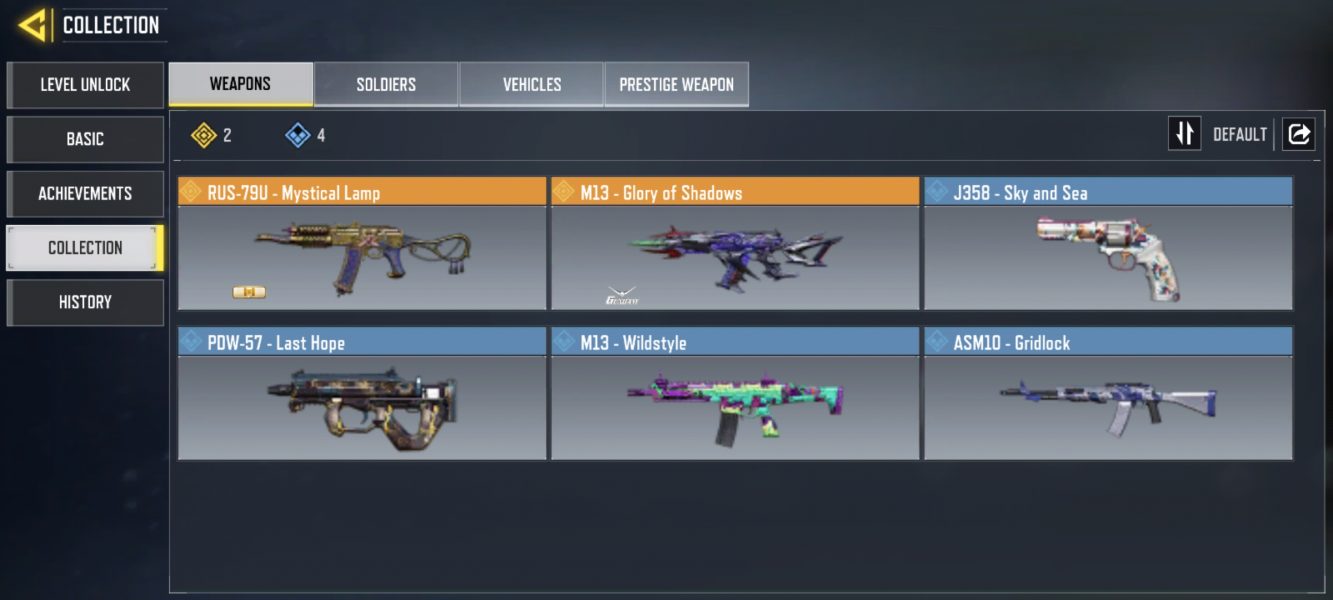
Task: Go back using the yellow arrow
Action: tap(33, 25)
